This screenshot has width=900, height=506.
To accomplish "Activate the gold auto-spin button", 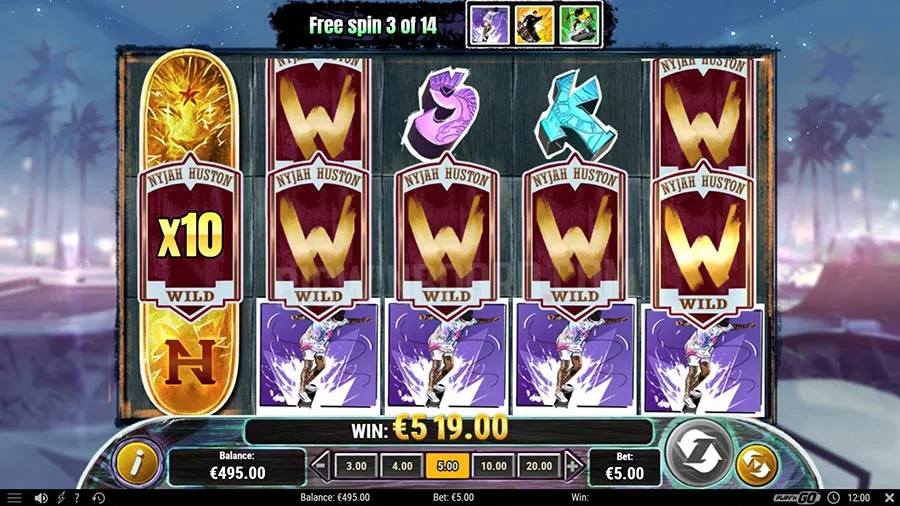I will point(755,465).
